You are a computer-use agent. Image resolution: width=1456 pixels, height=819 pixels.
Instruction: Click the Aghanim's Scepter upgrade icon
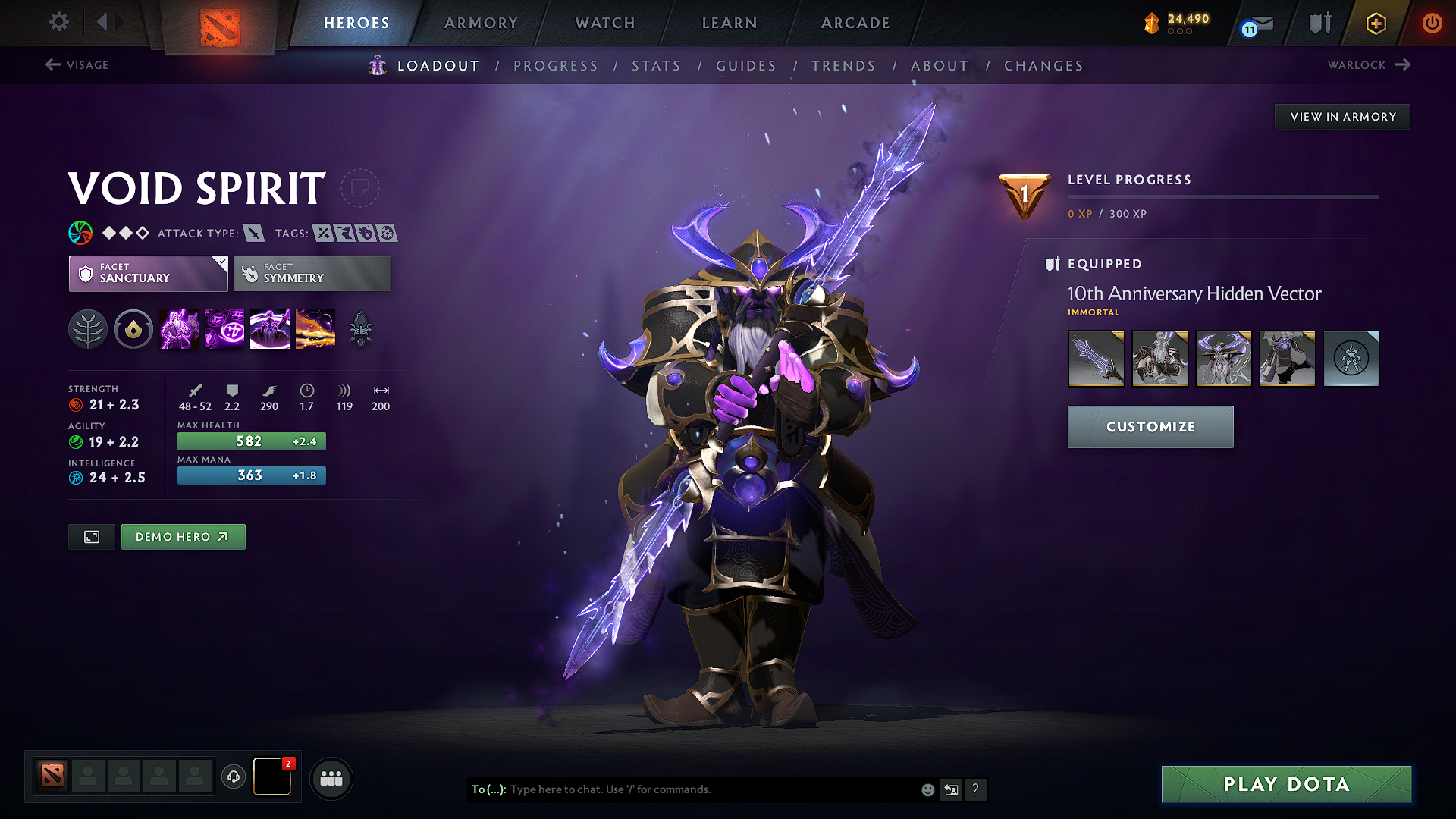click(x=360, y=328)
